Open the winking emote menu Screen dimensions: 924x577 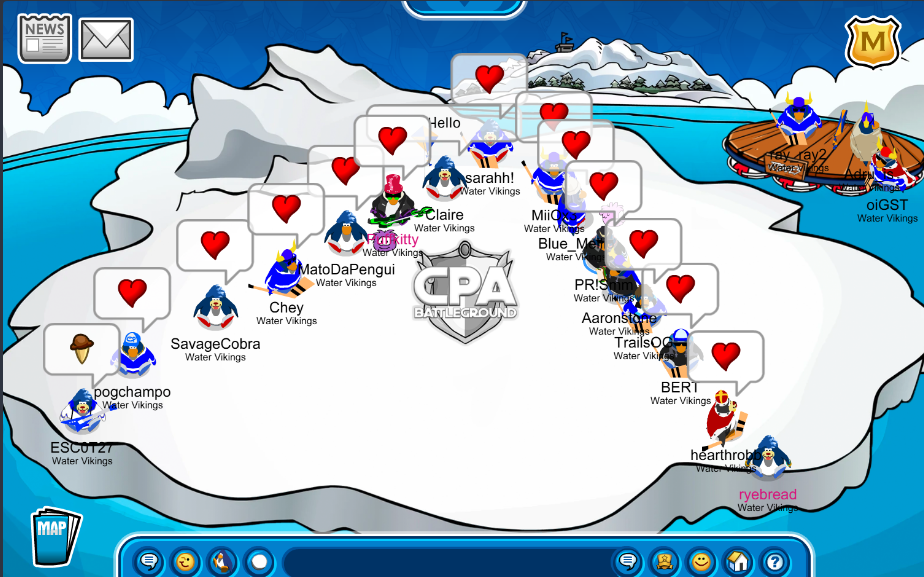186,561
